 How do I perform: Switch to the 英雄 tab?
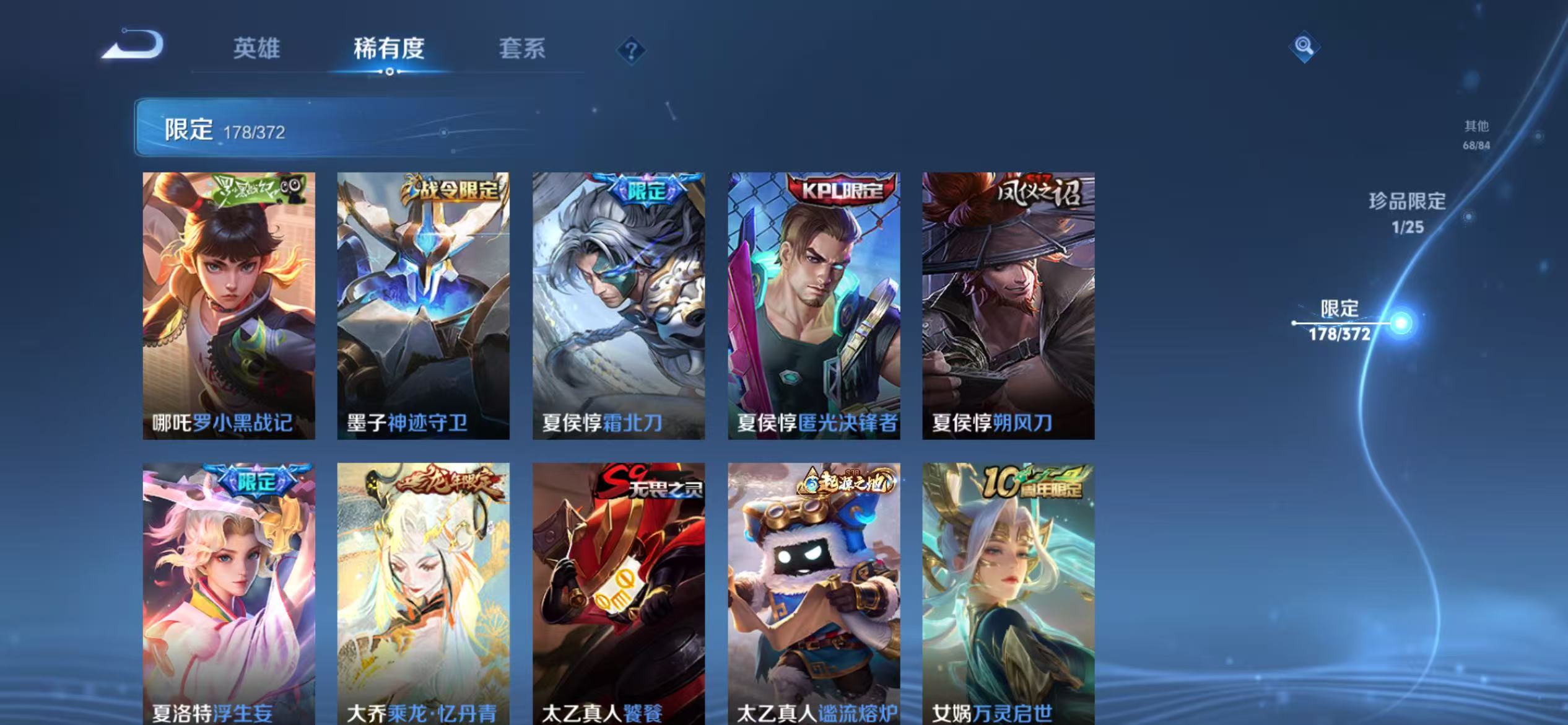(258, 51)
